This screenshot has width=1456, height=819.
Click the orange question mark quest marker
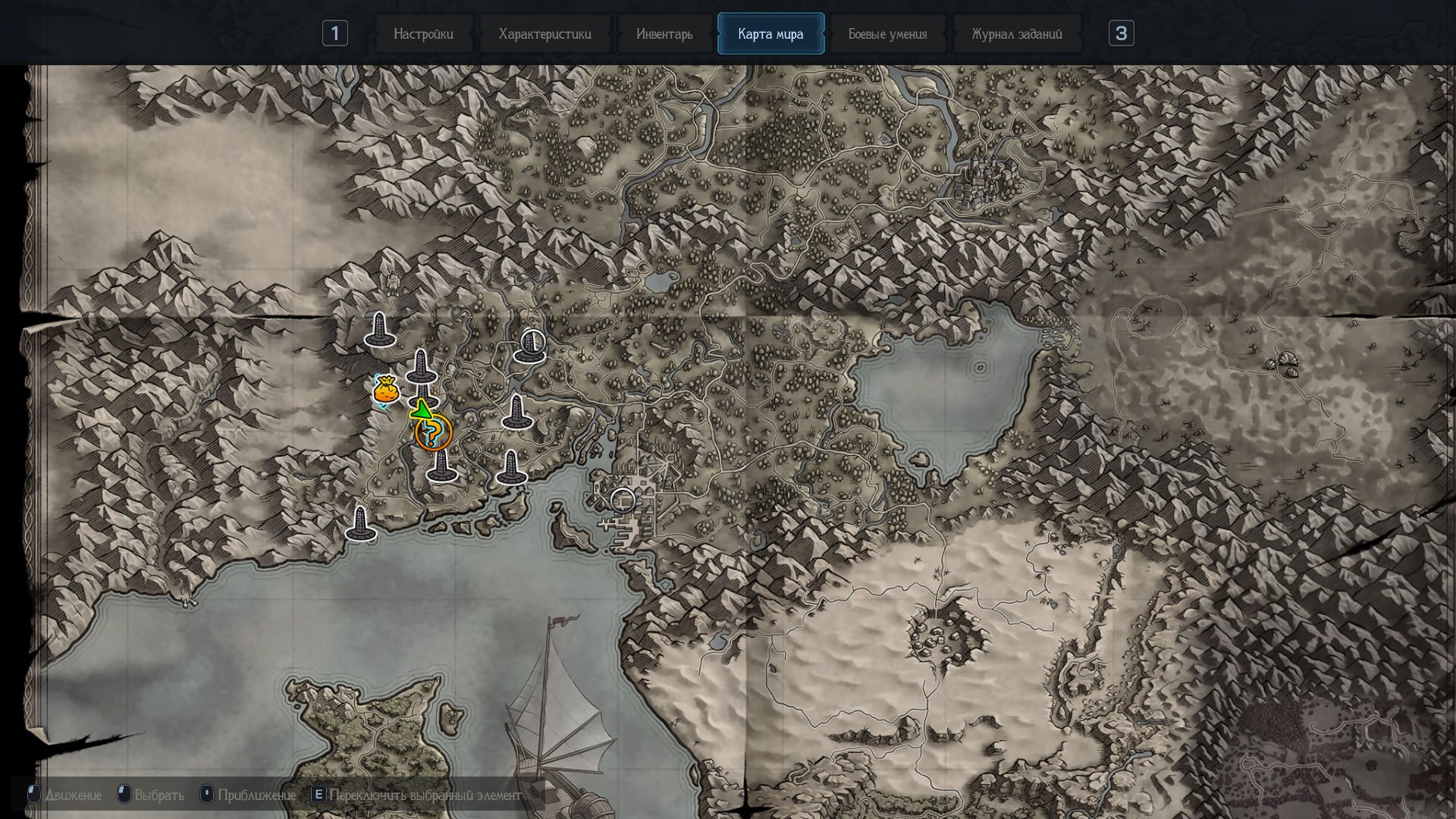coord(434,434)
